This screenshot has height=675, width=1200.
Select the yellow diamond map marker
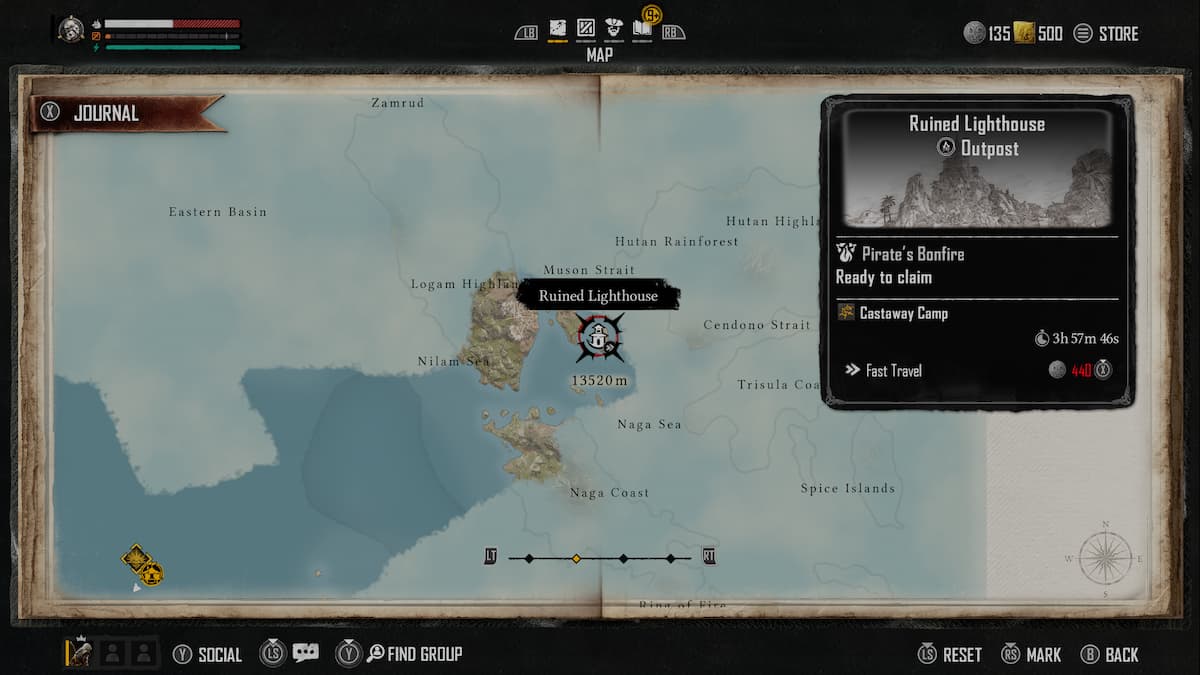pos(135,557)
